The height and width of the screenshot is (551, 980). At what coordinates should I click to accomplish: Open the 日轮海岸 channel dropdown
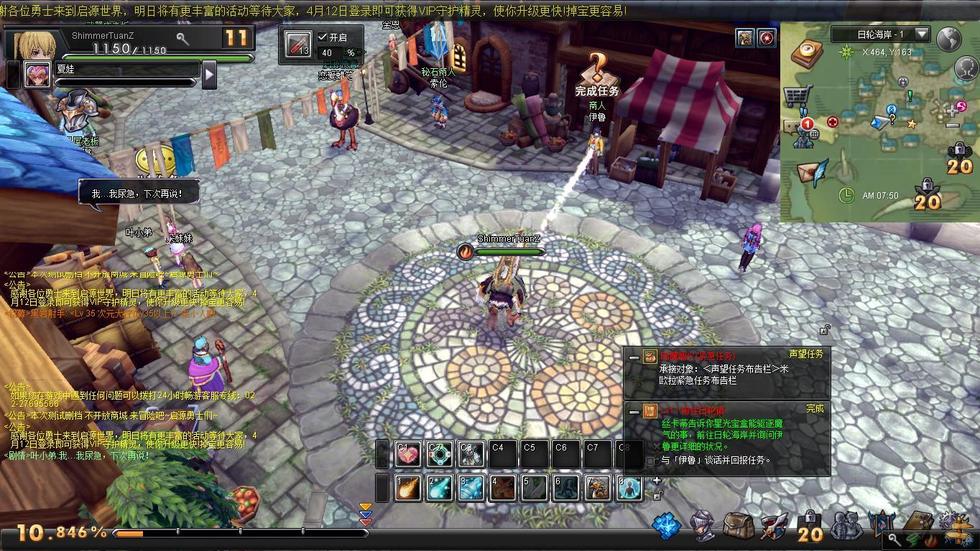[921, 35]
